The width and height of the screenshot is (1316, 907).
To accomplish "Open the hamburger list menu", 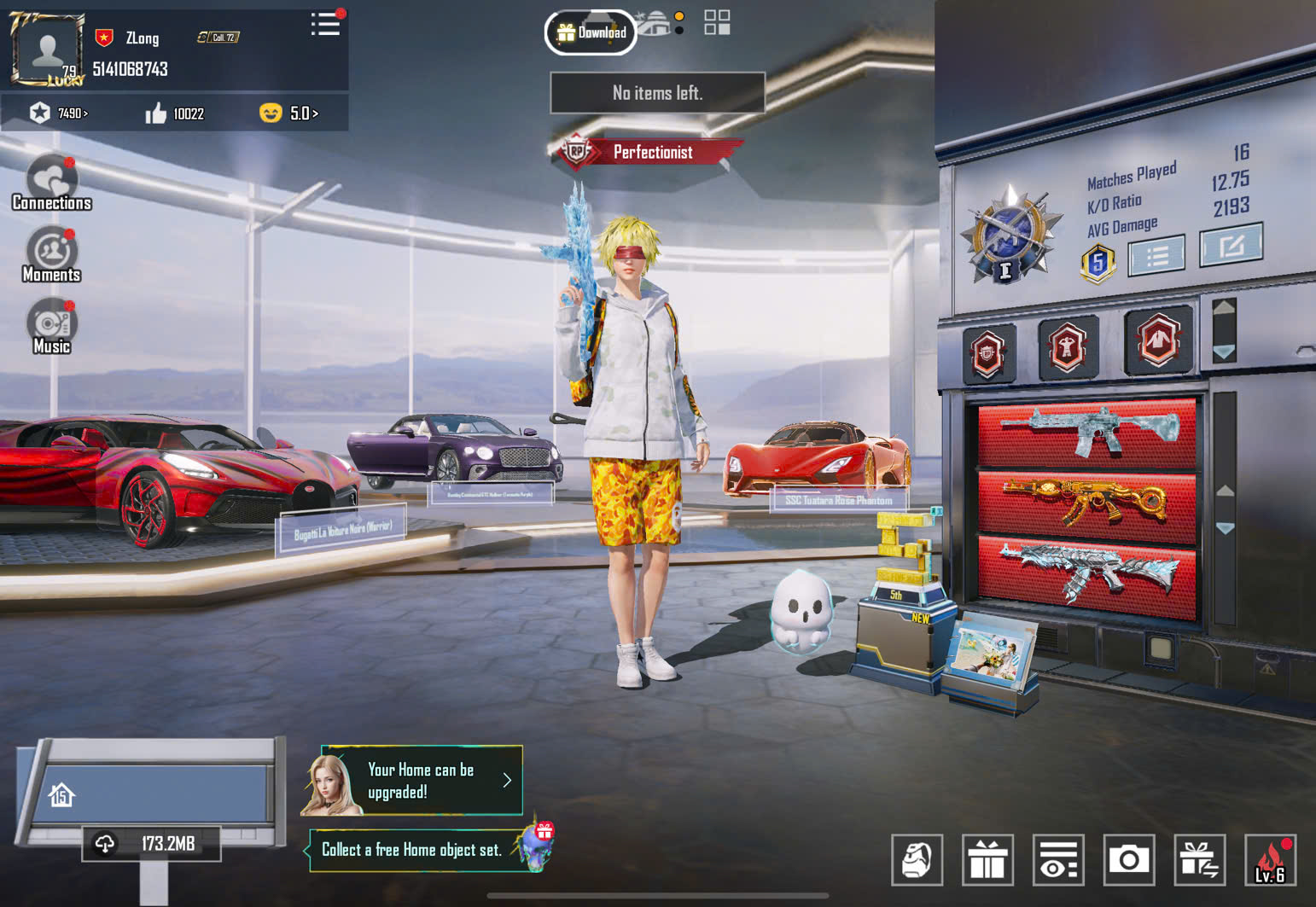I will (x=325, y=24).
